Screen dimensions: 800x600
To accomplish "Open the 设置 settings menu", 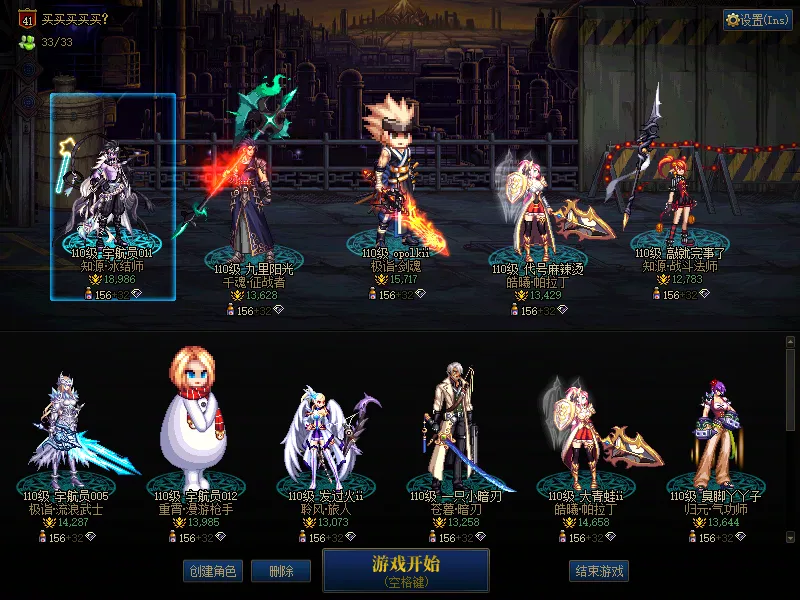I will coord(758,19).
